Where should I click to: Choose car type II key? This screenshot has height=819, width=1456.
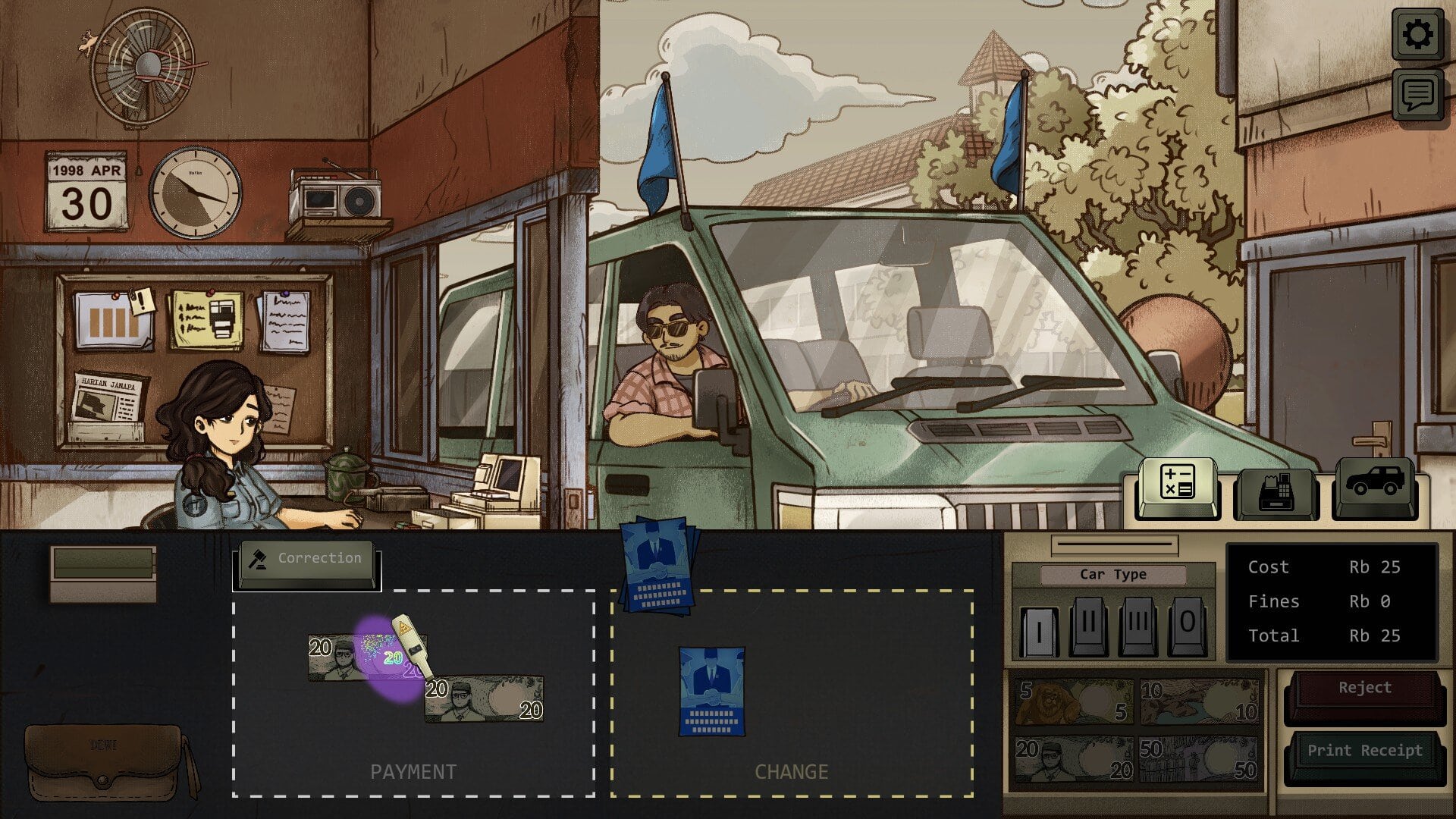(1088, 626)
